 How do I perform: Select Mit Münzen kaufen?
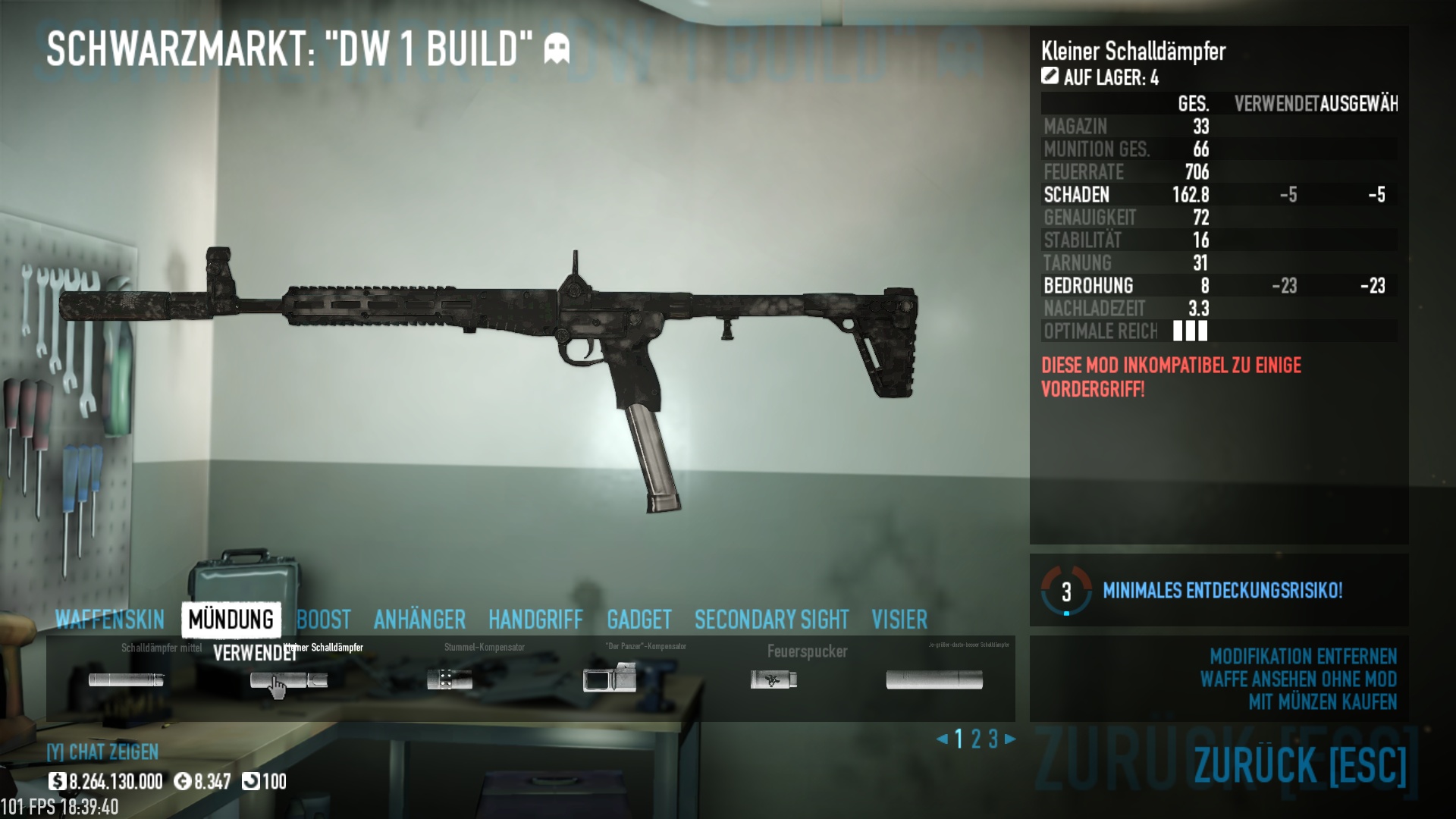pos(1322,701)
